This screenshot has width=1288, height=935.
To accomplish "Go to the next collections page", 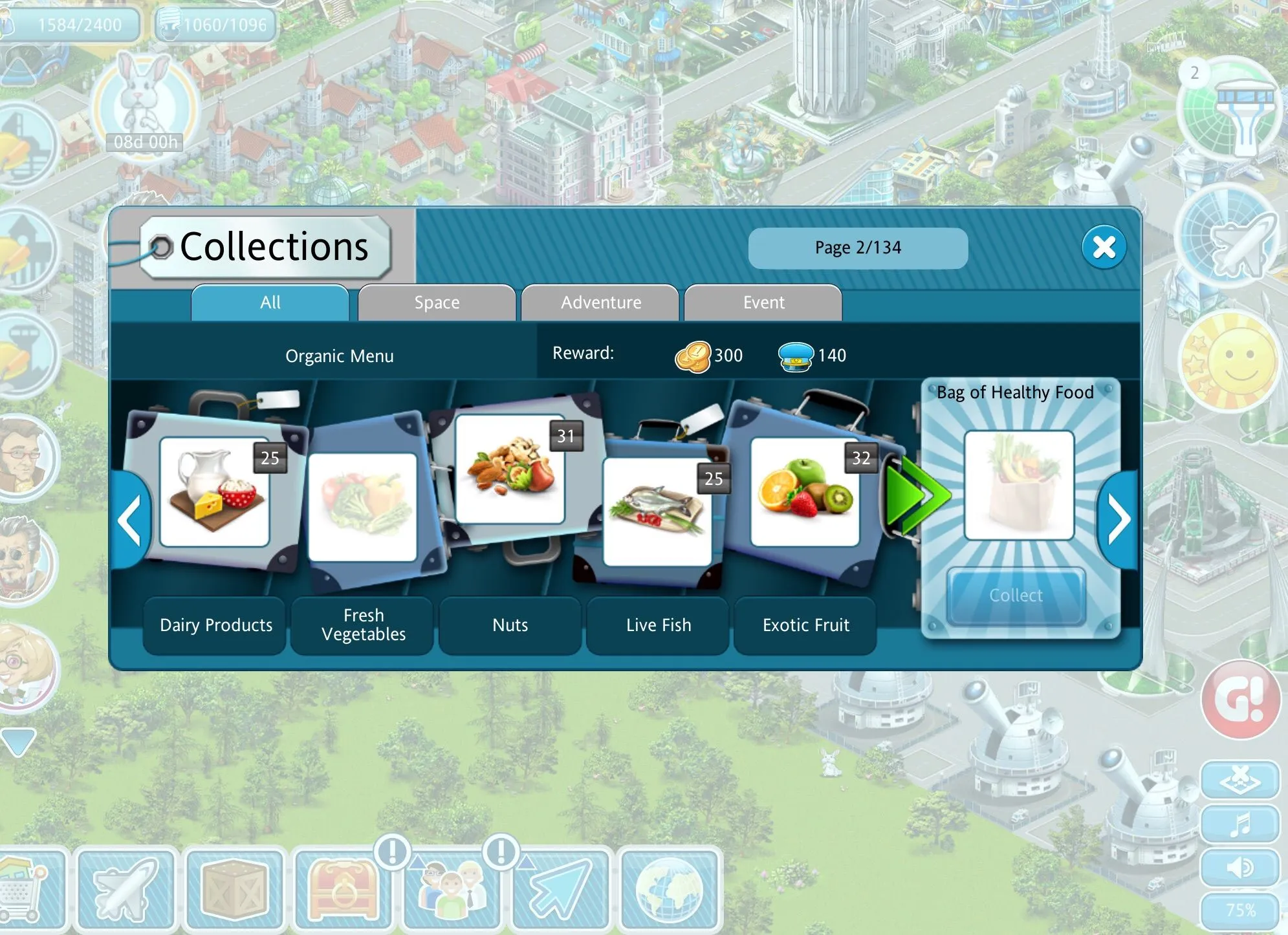I will click(x=1119, y=519).
